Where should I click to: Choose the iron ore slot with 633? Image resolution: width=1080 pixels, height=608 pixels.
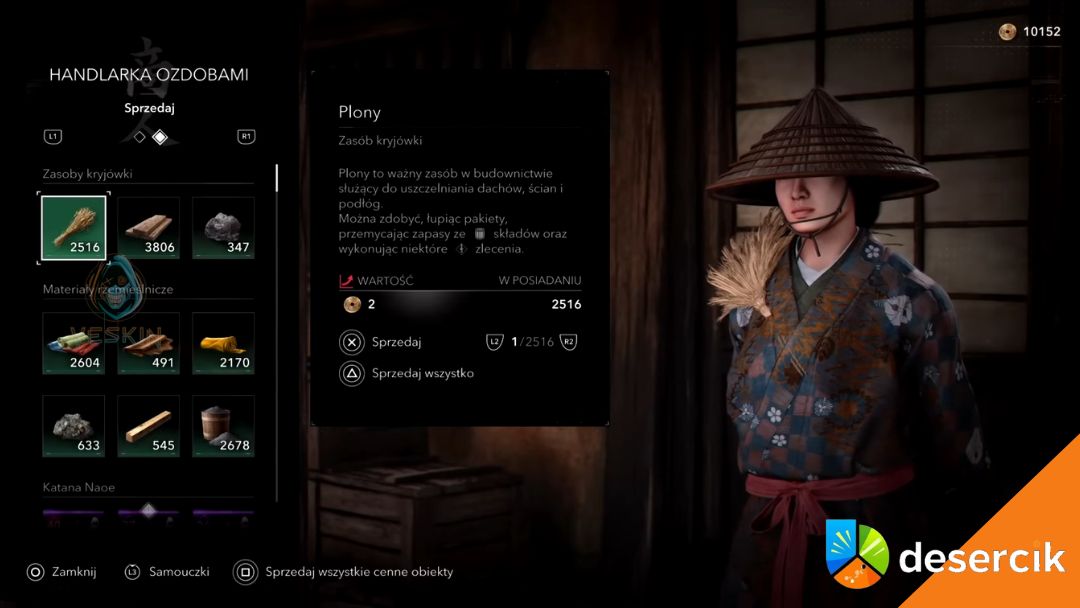pos(73,426)
